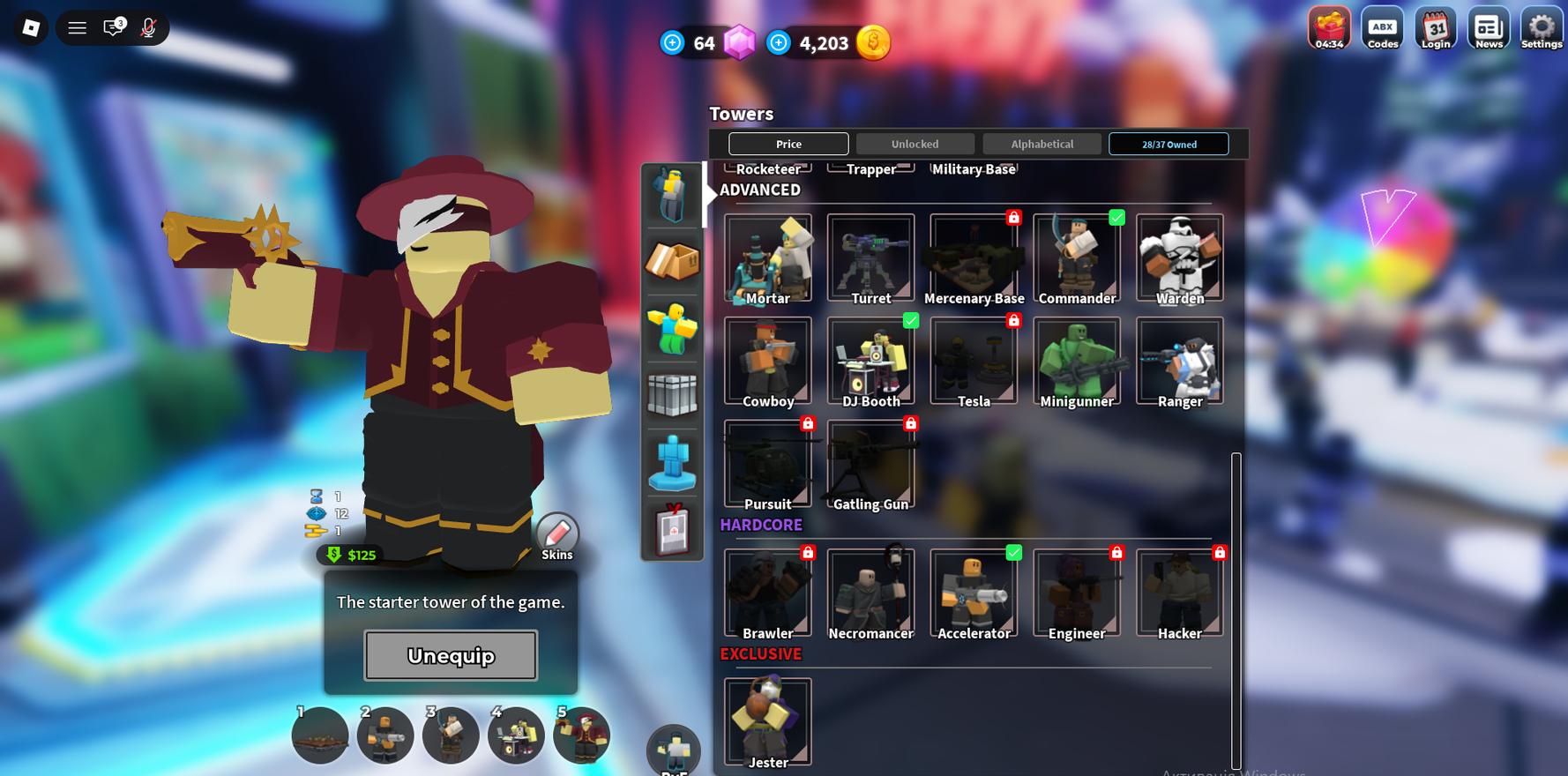Image resolution: width=1568 pixels, height=776 pixels.
Task: Select the Warden tower tile
Action: tap(1179, 258)
